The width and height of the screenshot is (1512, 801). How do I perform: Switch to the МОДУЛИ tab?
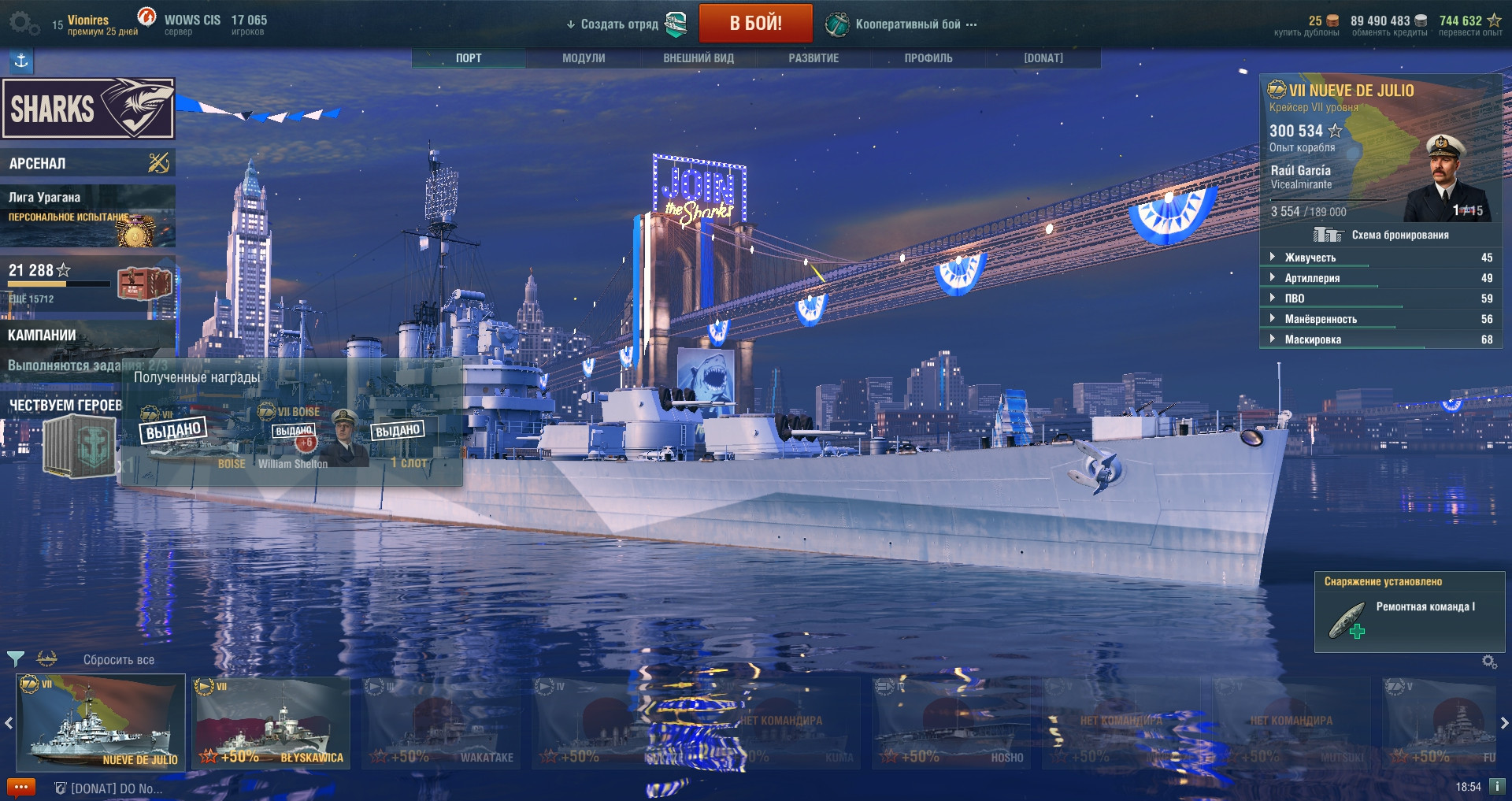point(584,58)
